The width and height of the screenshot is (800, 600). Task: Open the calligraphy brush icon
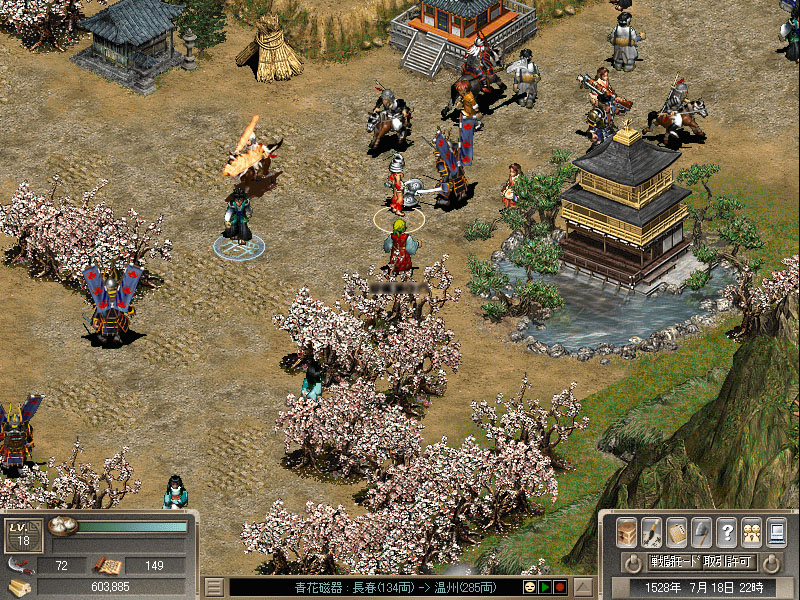651,532
